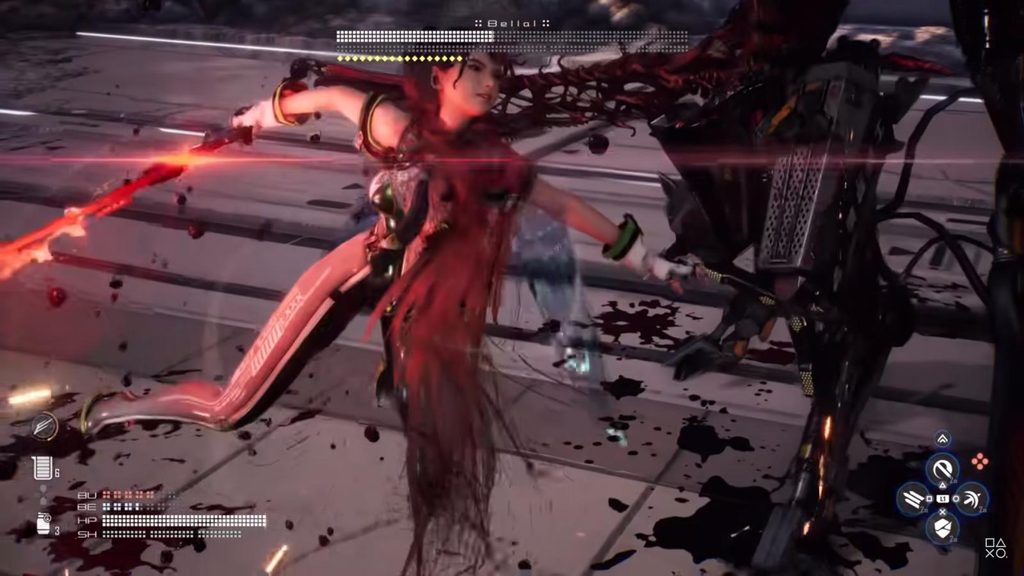Use the healing potion cup item
The height and width of the screenshot is (576, 1024).
[x=41, y=467]
